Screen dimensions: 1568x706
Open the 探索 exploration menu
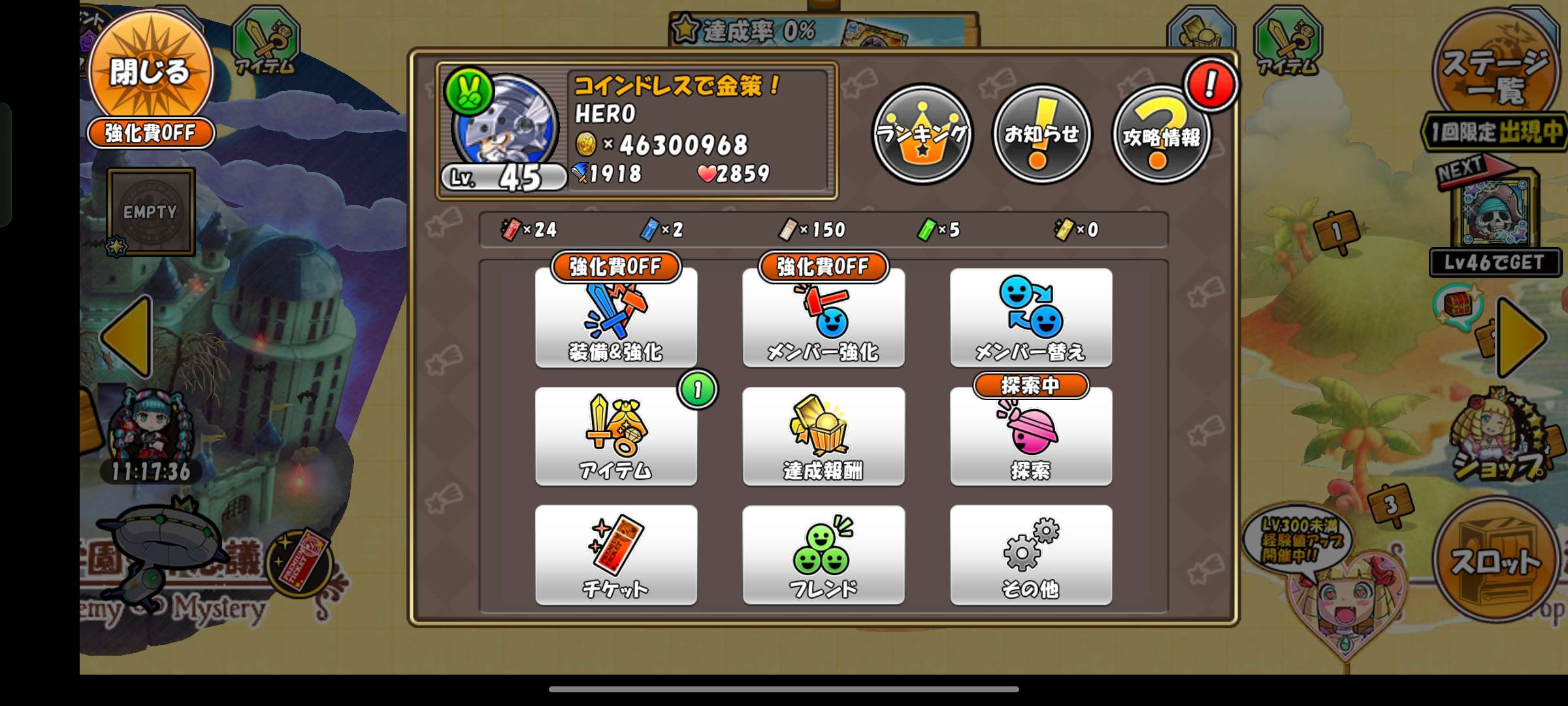(x=1030, y=436)
